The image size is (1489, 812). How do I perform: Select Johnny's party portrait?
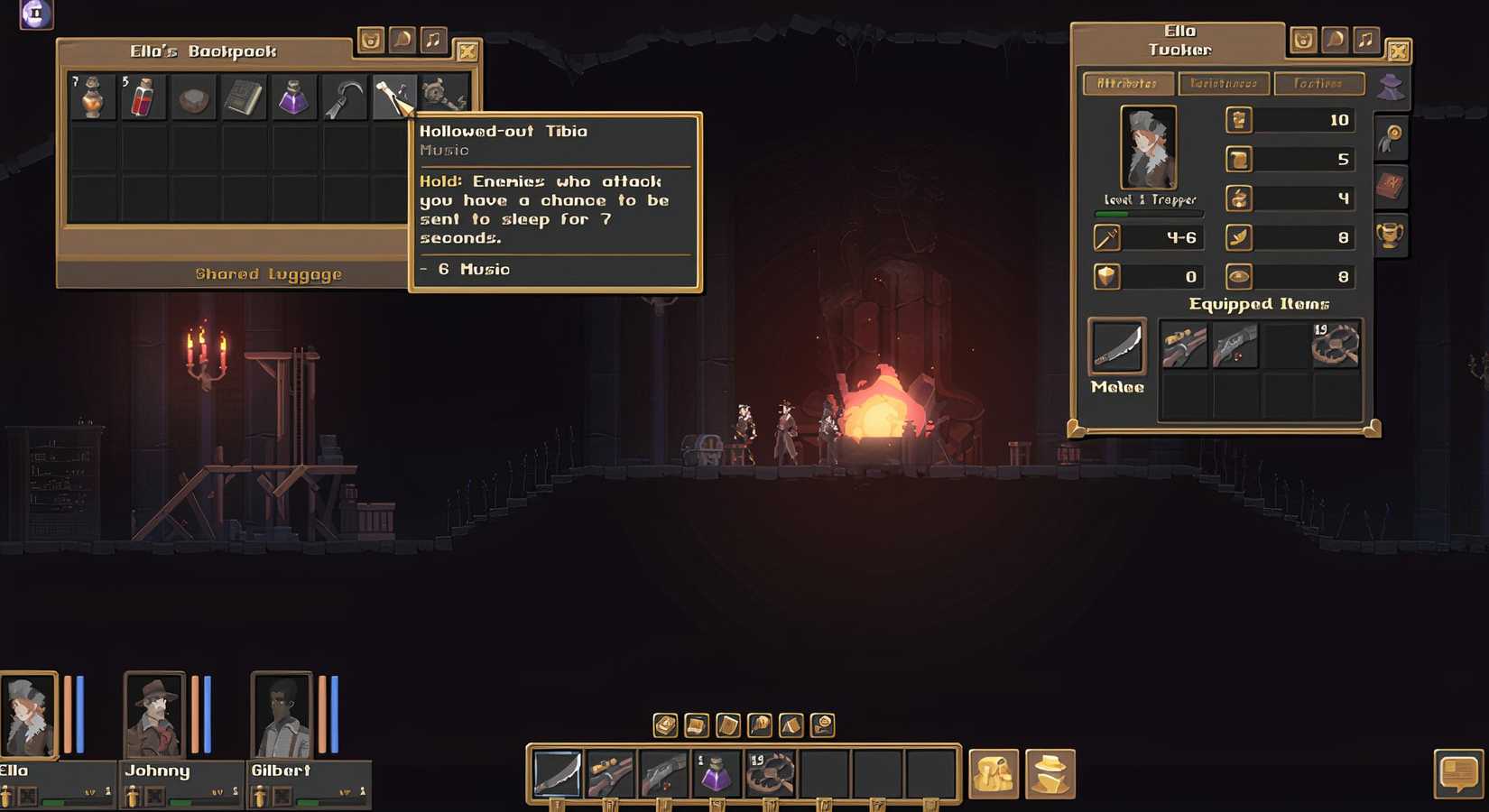point(153,715)
